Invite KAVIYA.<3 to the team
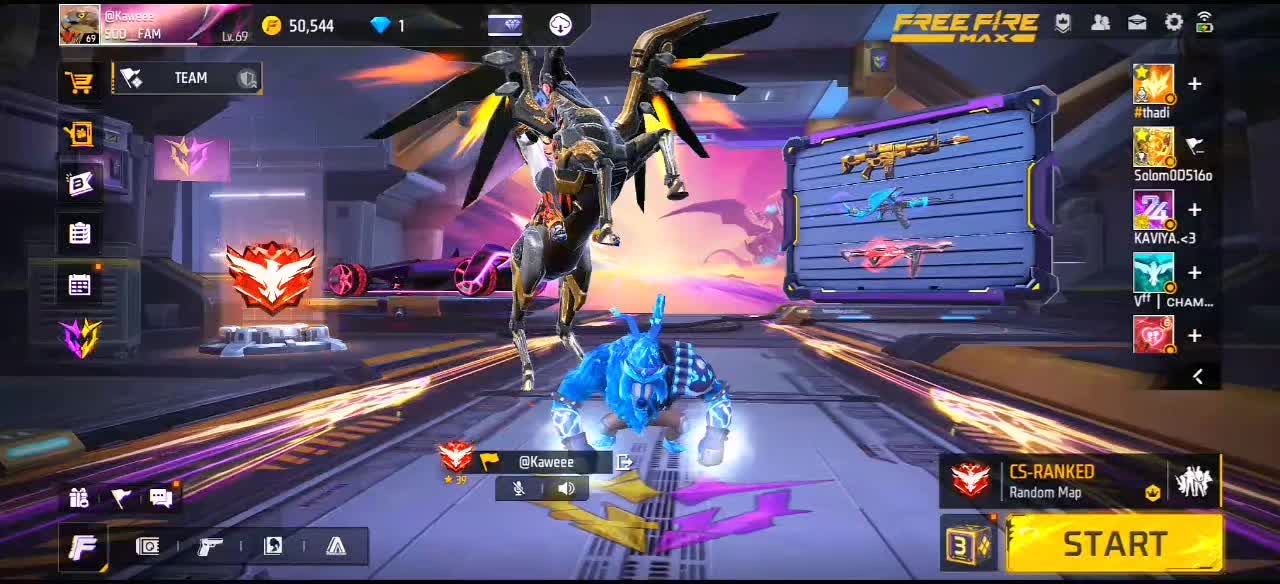1280x584 pixels. pyautogui.click(x=1194, y=210)
